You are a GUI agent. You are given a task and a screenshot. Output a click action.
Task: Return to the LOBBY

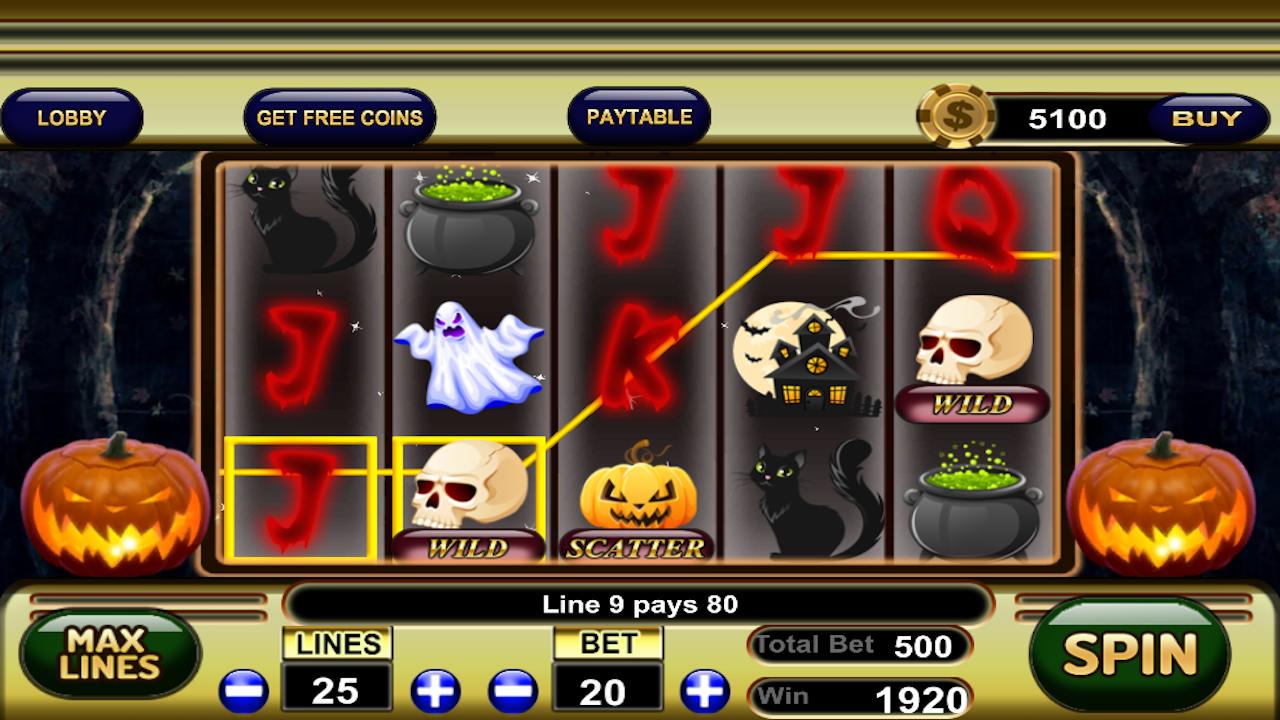pyautogui.click(x=71, y=116)
